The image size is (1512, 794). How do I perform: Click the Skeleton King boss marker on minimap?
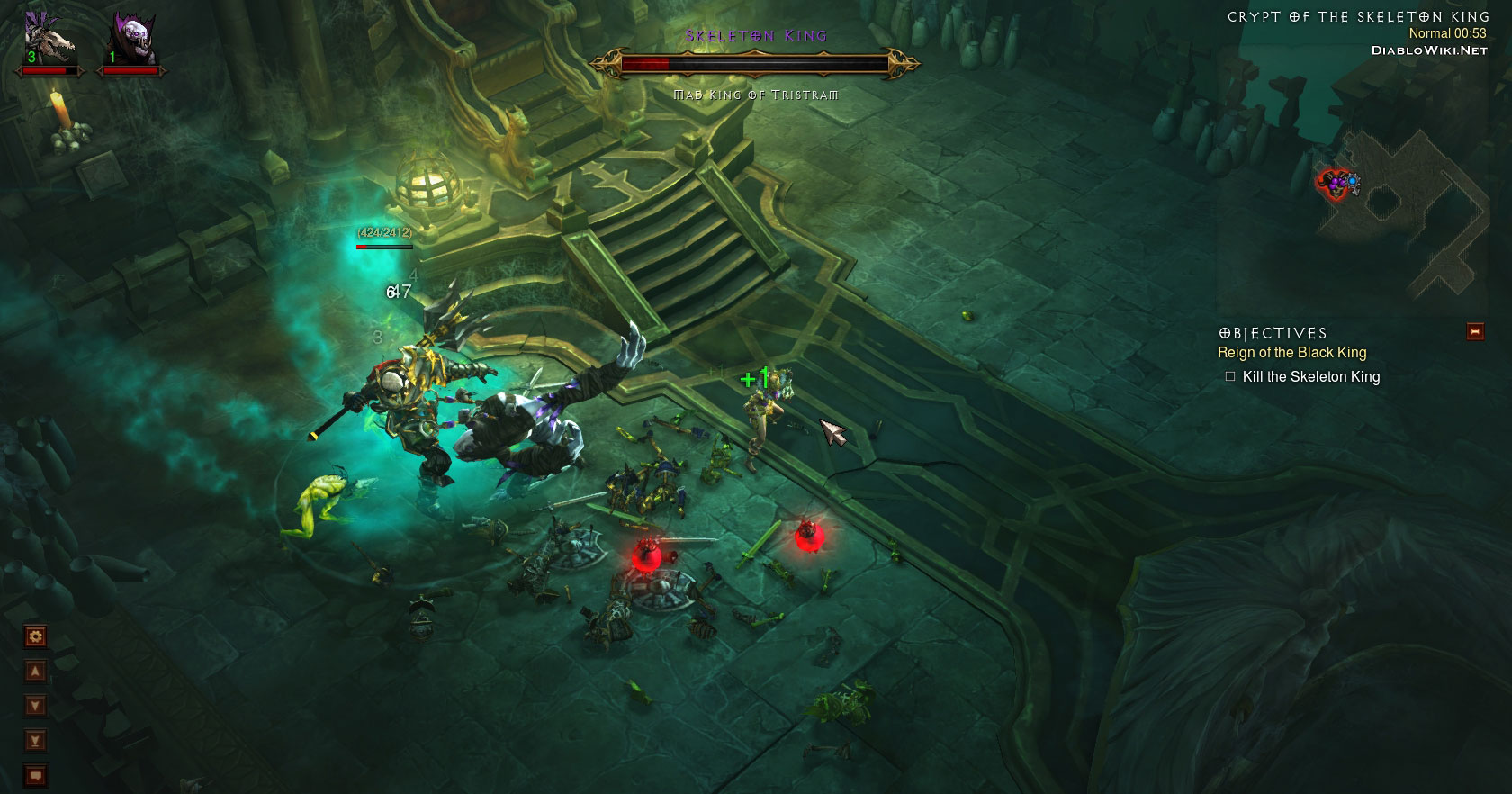1334,184
